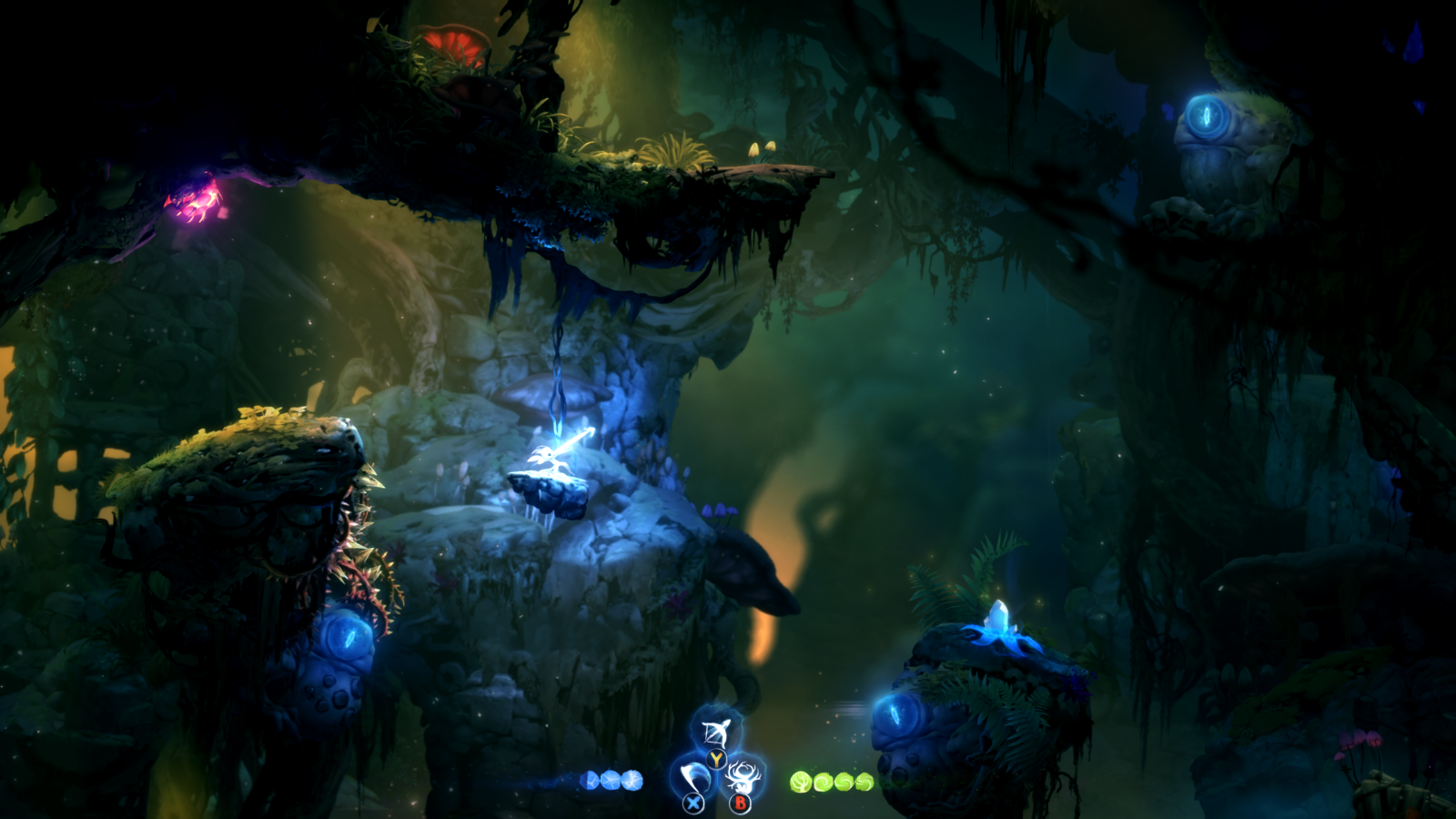Select the Spirit Arc bow ability
The height and width of the screenshot is (819, 1456).
[715, 732]
